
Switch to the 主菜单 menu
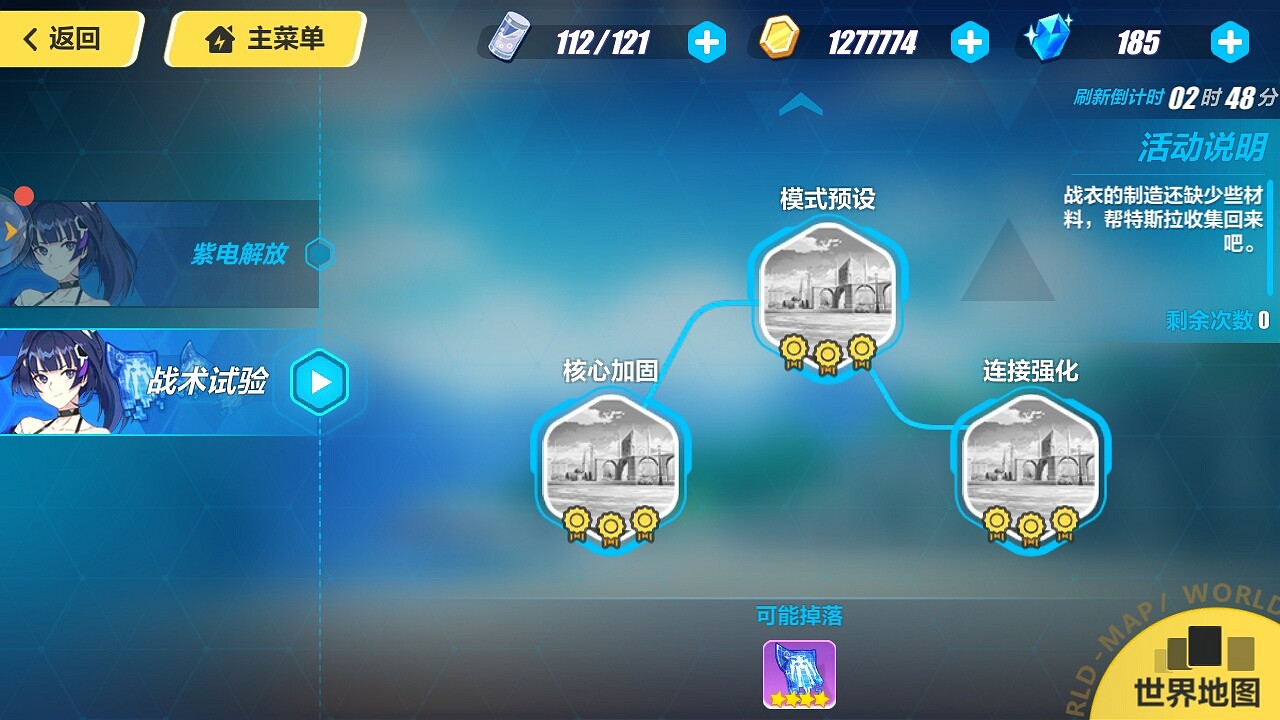261,40
